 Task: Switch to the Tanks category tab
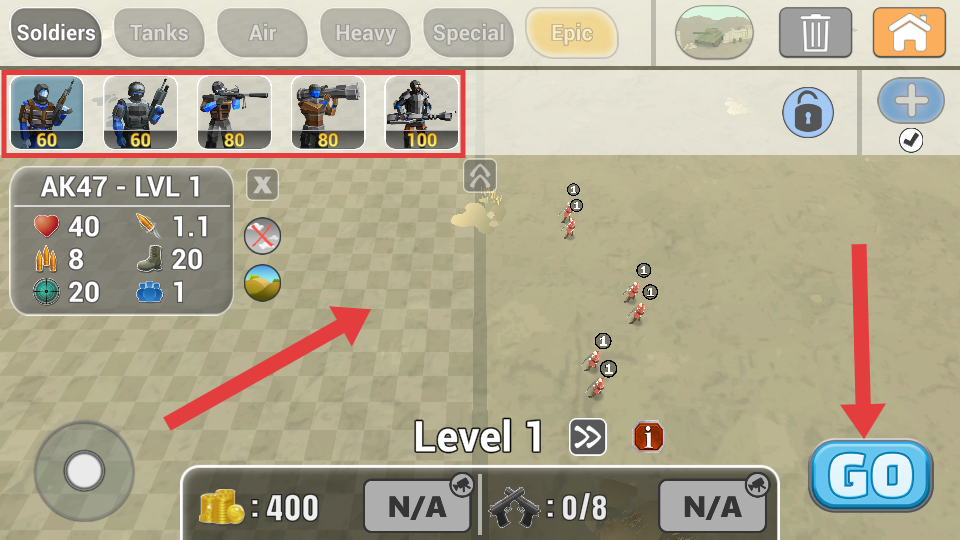(159, 33)
